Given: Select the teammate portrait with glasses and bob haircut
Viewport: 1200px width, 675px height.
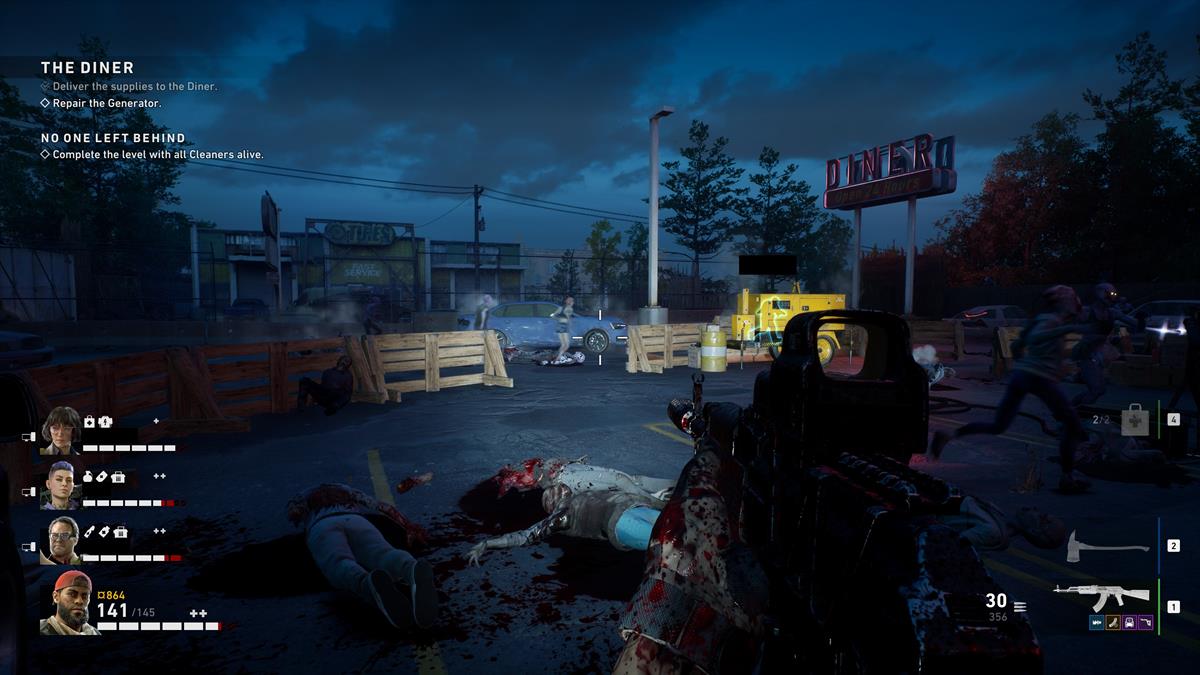Looking at the screenshot, I should tap(60, 429).
